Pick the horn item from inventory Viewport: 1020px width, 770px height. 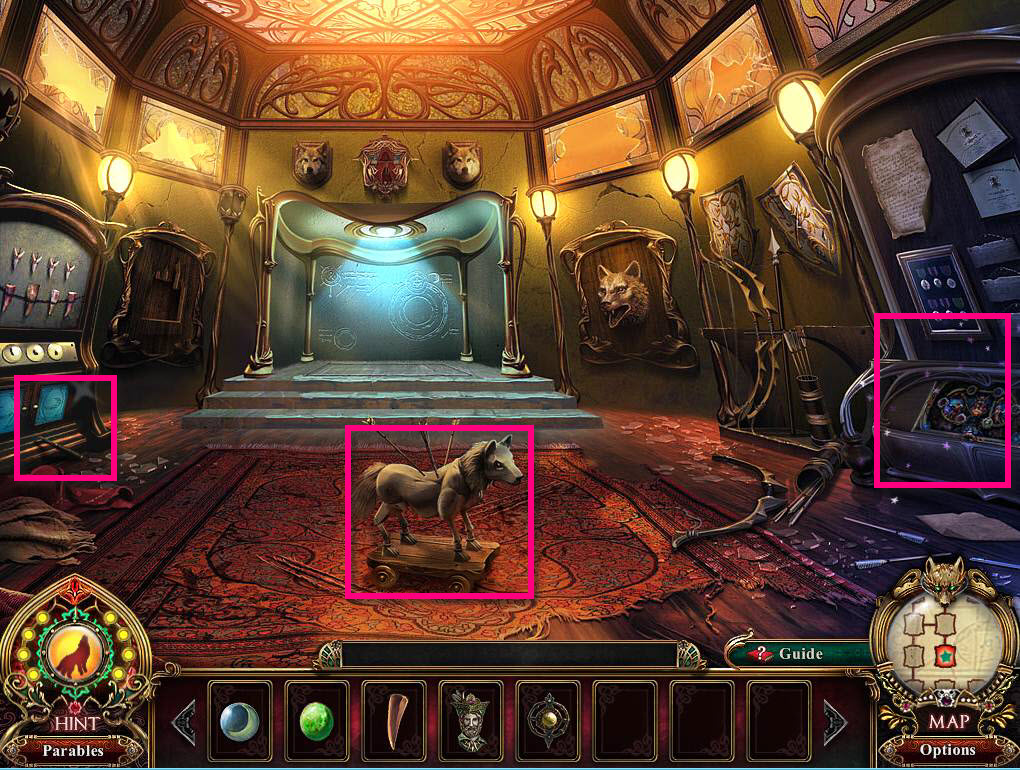(393, 721)
